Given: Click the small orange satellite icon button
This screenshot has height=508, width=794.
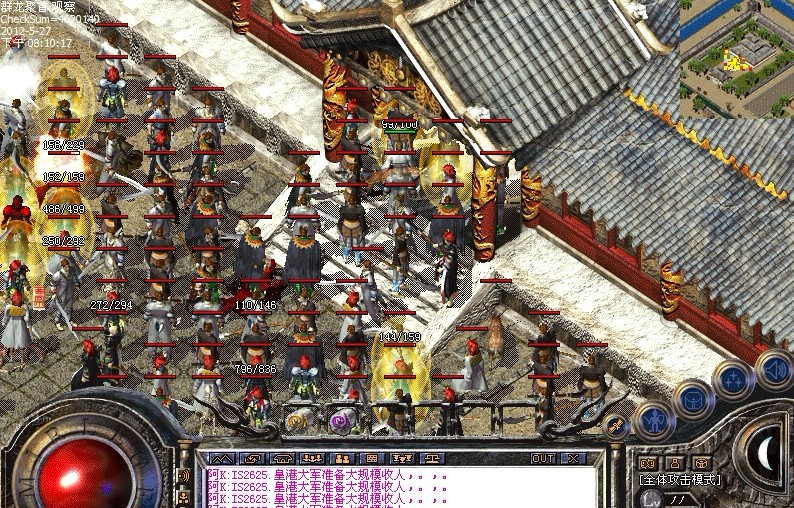Looking at the screenshot, I should click(x=615, y=426).
